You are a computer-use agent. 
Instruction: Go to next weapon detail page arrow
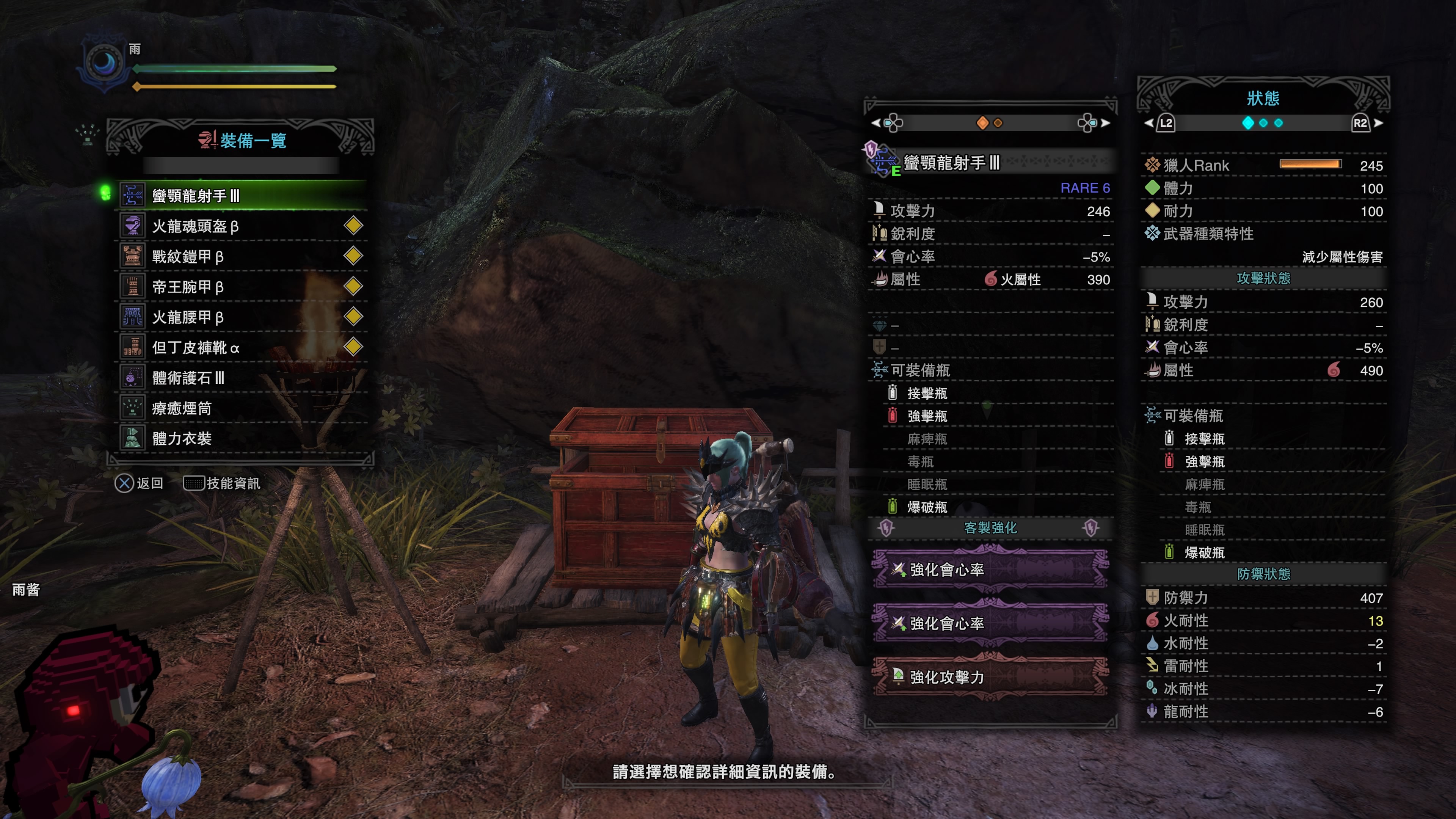click(x=1106, y=122)
